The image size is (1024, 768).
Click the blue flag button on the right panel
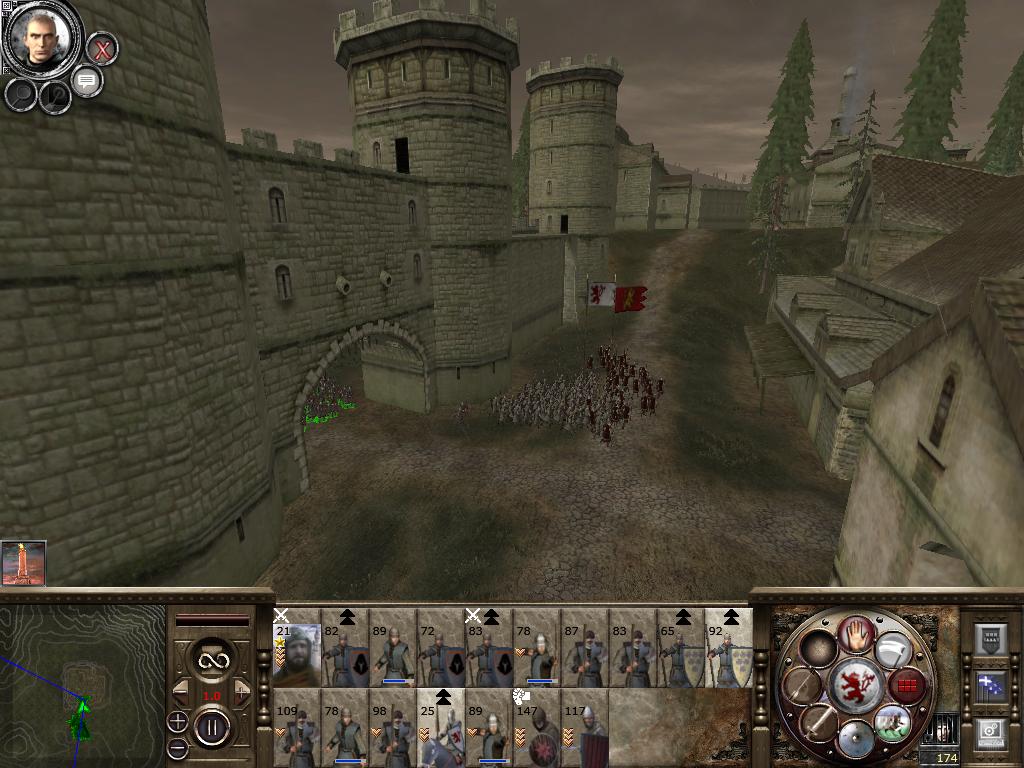click(x=990, y=686)
